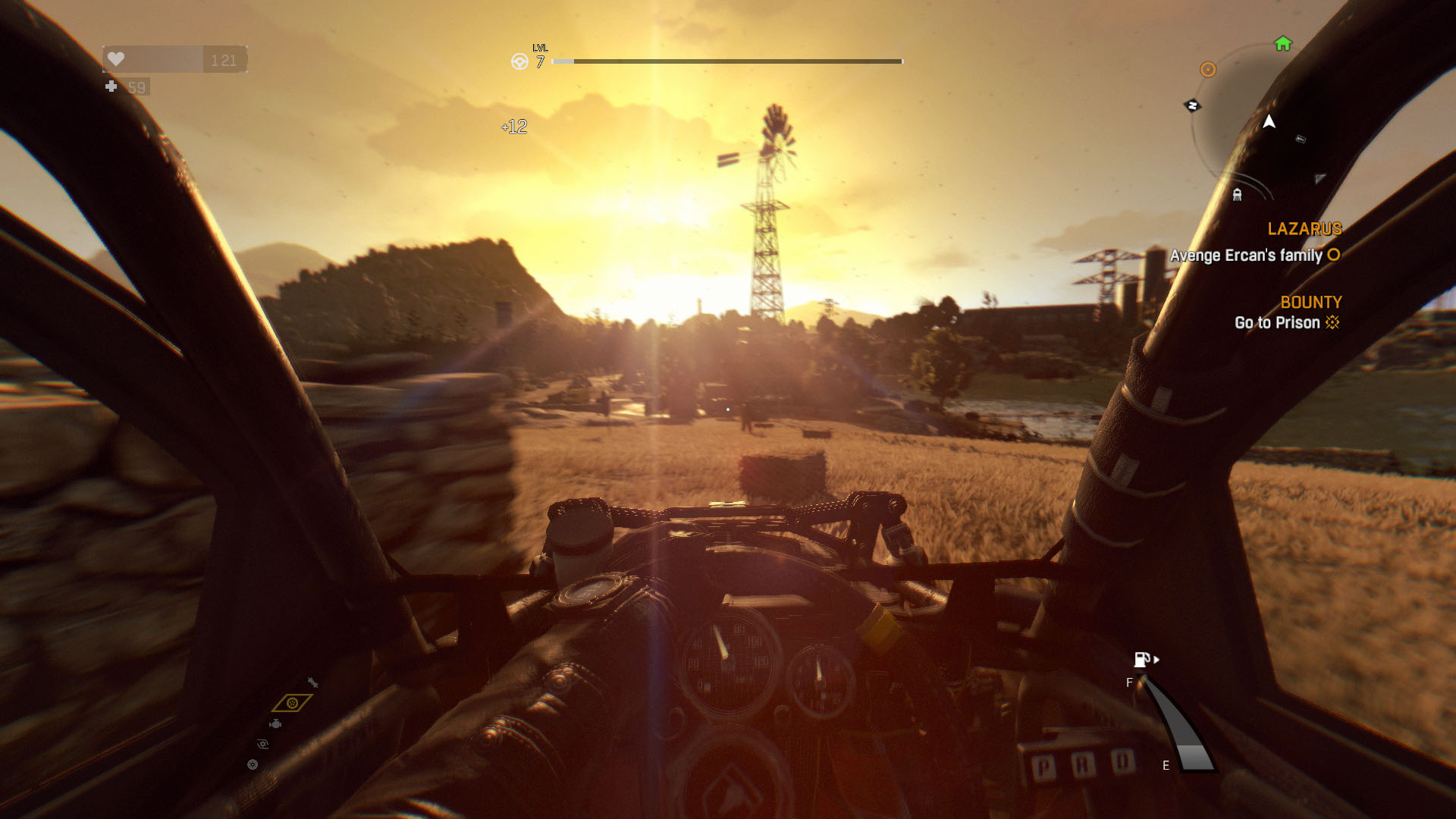Click the yellow buggy part warning icon
Image resolution: width=1456 pixels, height=819 pixels.
pos(292,703)
